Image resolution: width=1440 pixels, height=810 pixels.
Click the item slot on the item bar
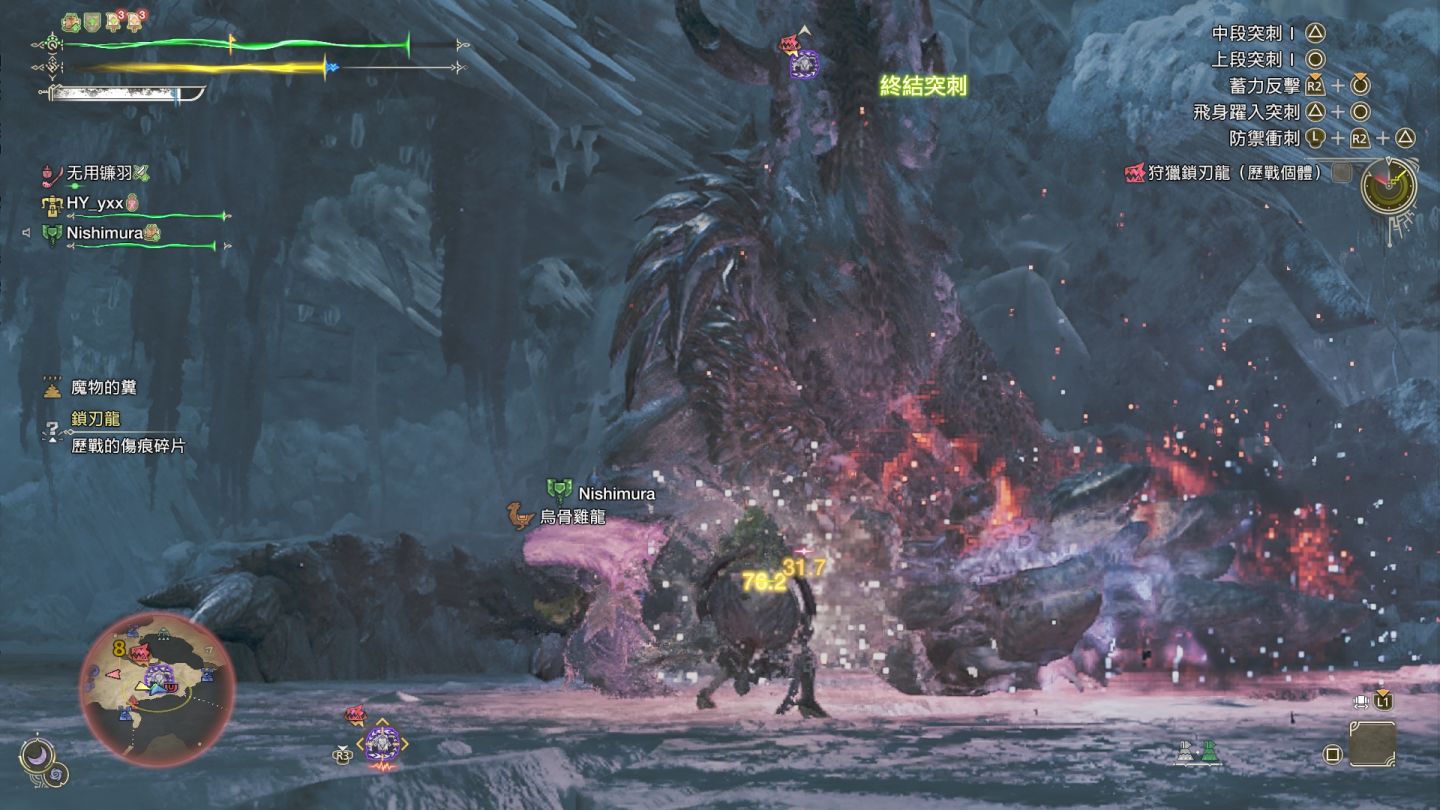(x=1371, y=744)
